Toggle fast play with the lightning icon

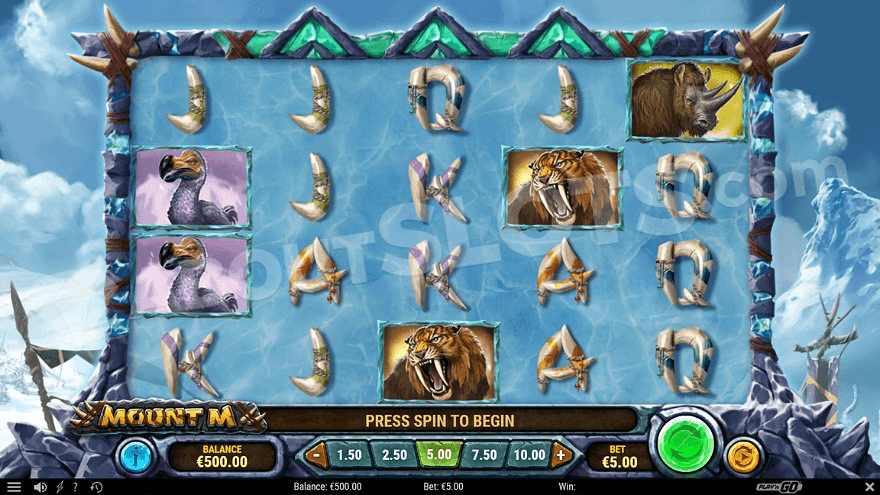click(58, 487)
